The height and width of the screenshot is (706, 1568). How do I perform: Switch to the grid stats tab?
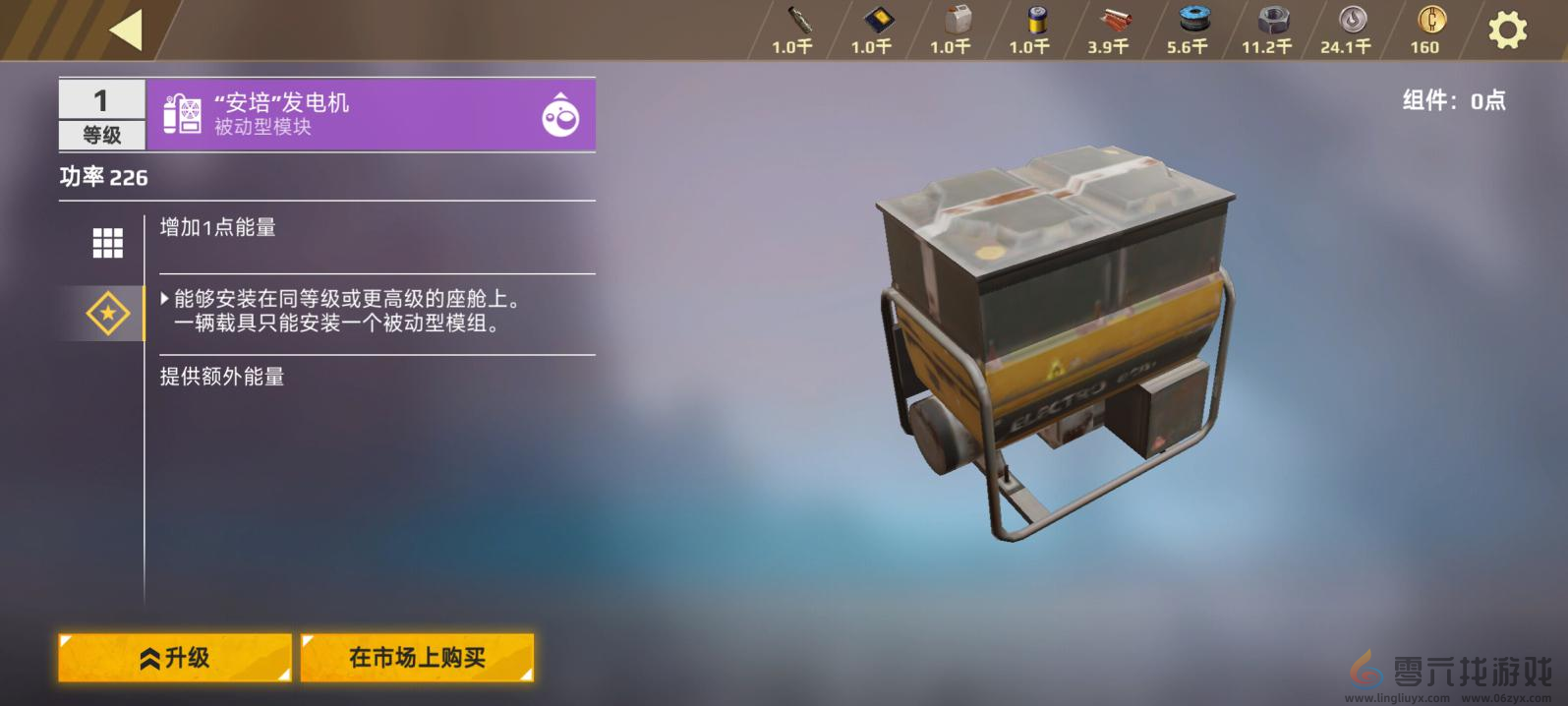click(107, 242)
